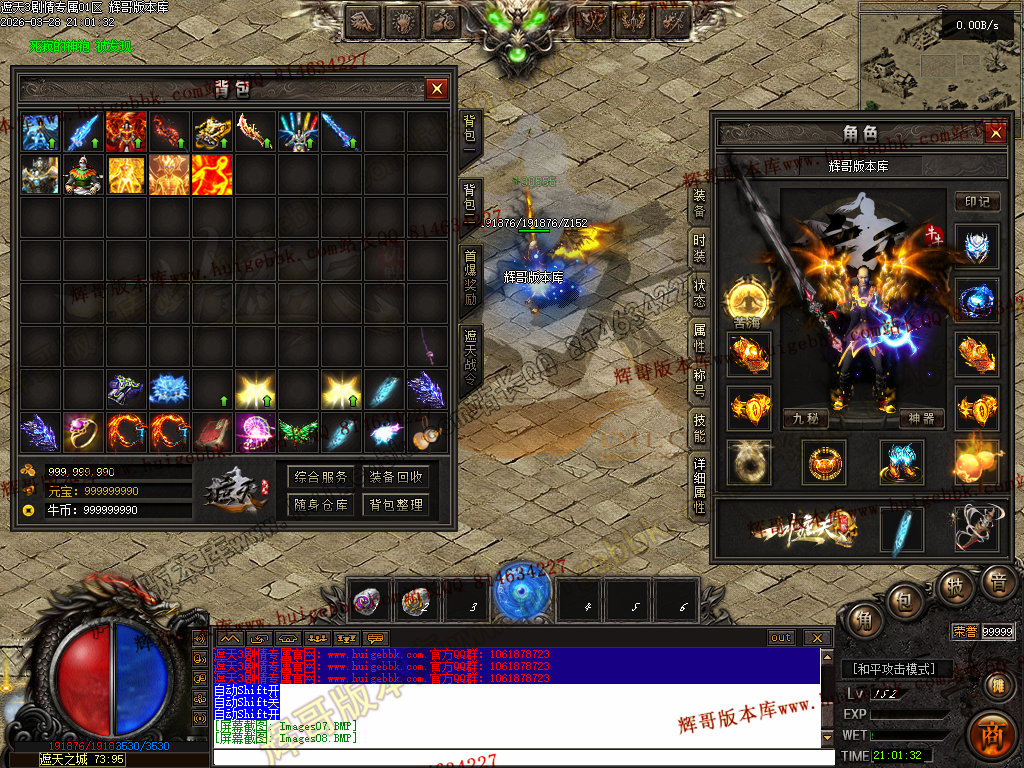The image size is (1024, 768).
Task: Open the 神器 panel
Action: pos(921,418)
